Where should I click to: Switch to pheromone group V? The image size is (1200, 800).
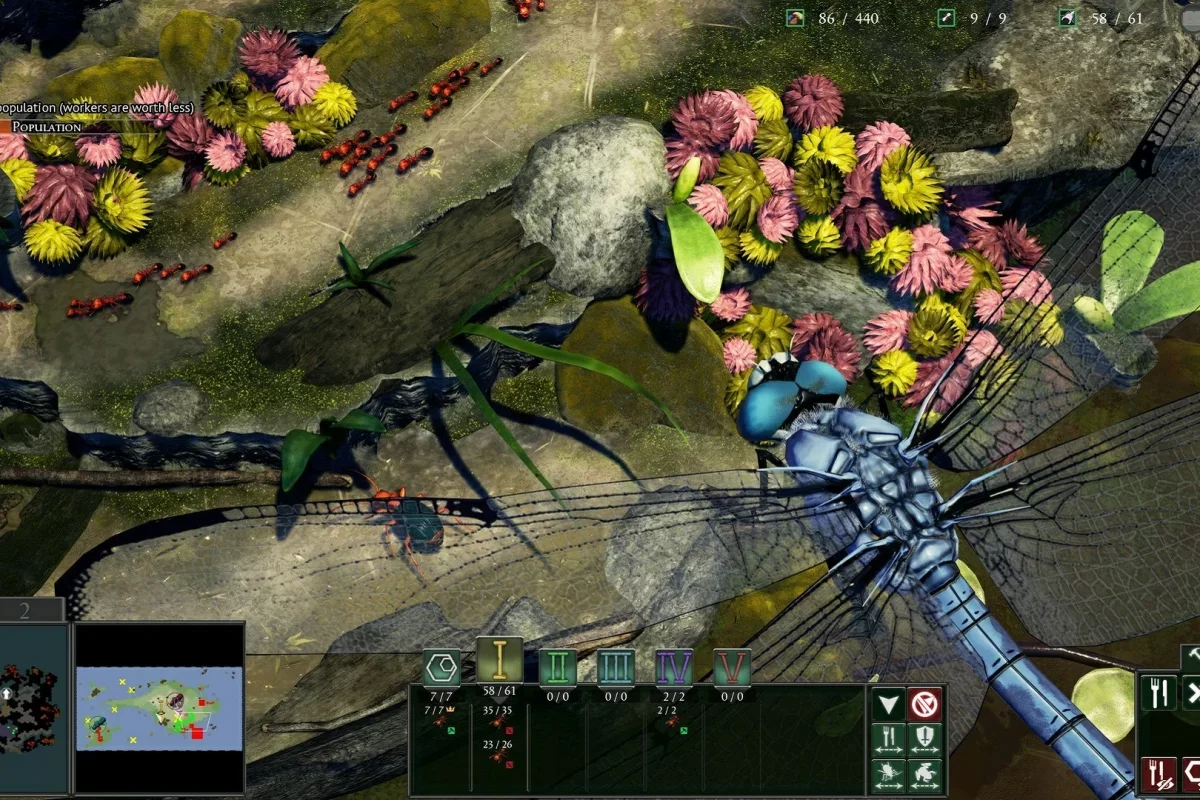coord(732,667)
